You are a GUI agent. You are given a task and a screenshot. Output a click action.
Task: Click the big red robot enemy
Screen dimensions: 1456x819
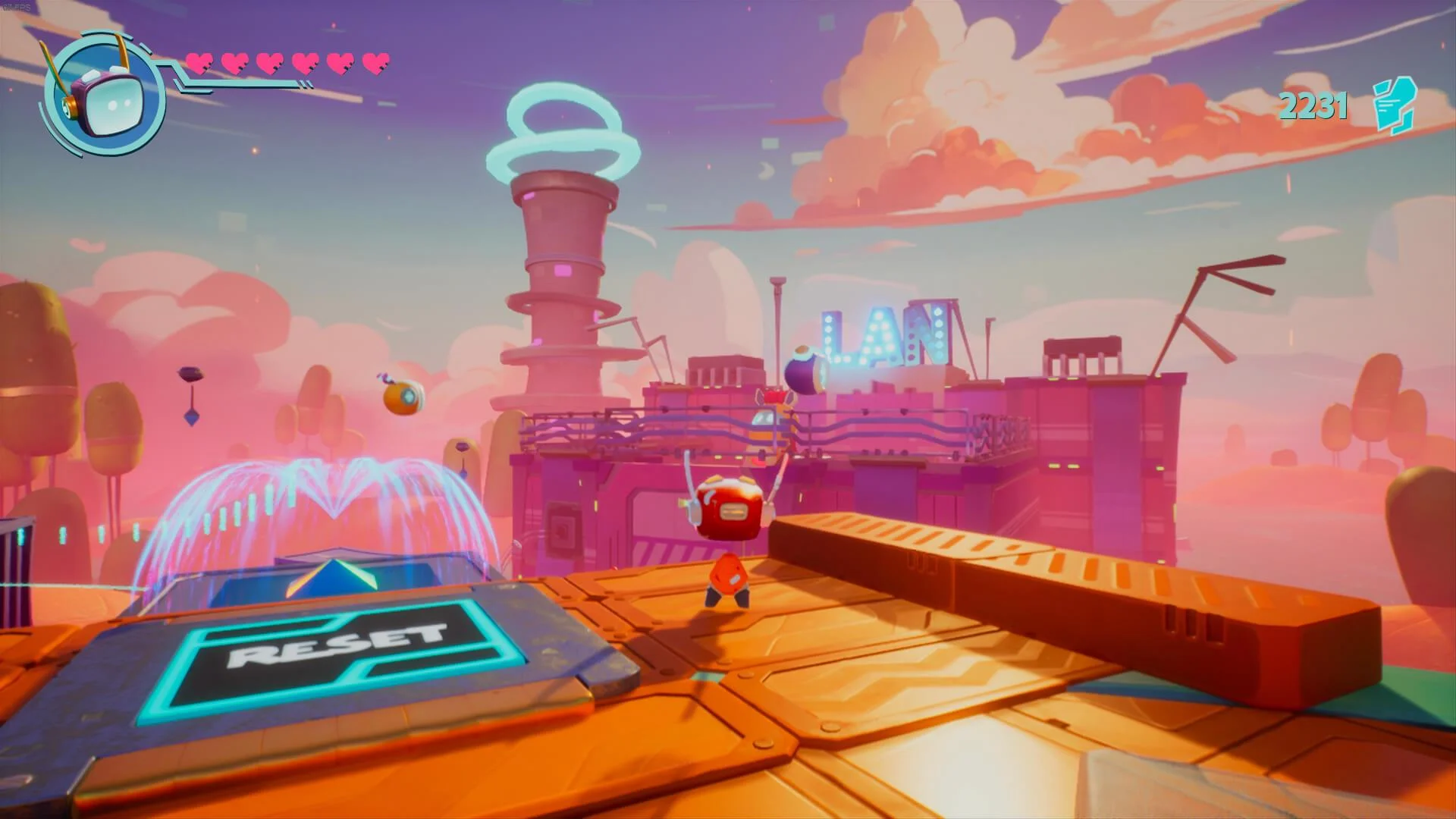[730, 508]
